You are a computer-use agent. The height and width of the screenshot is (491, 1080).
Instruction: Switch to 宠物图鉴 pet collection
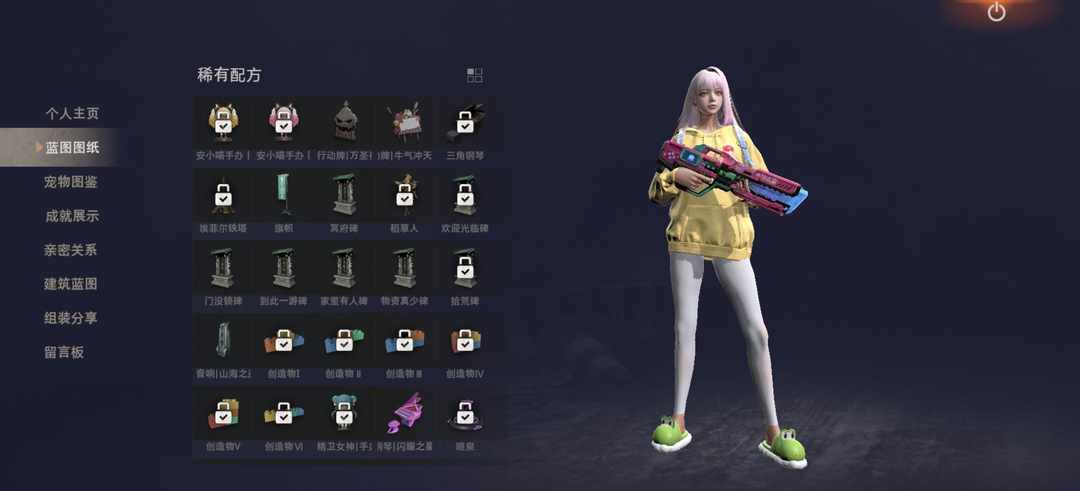[x=71, y=182]
